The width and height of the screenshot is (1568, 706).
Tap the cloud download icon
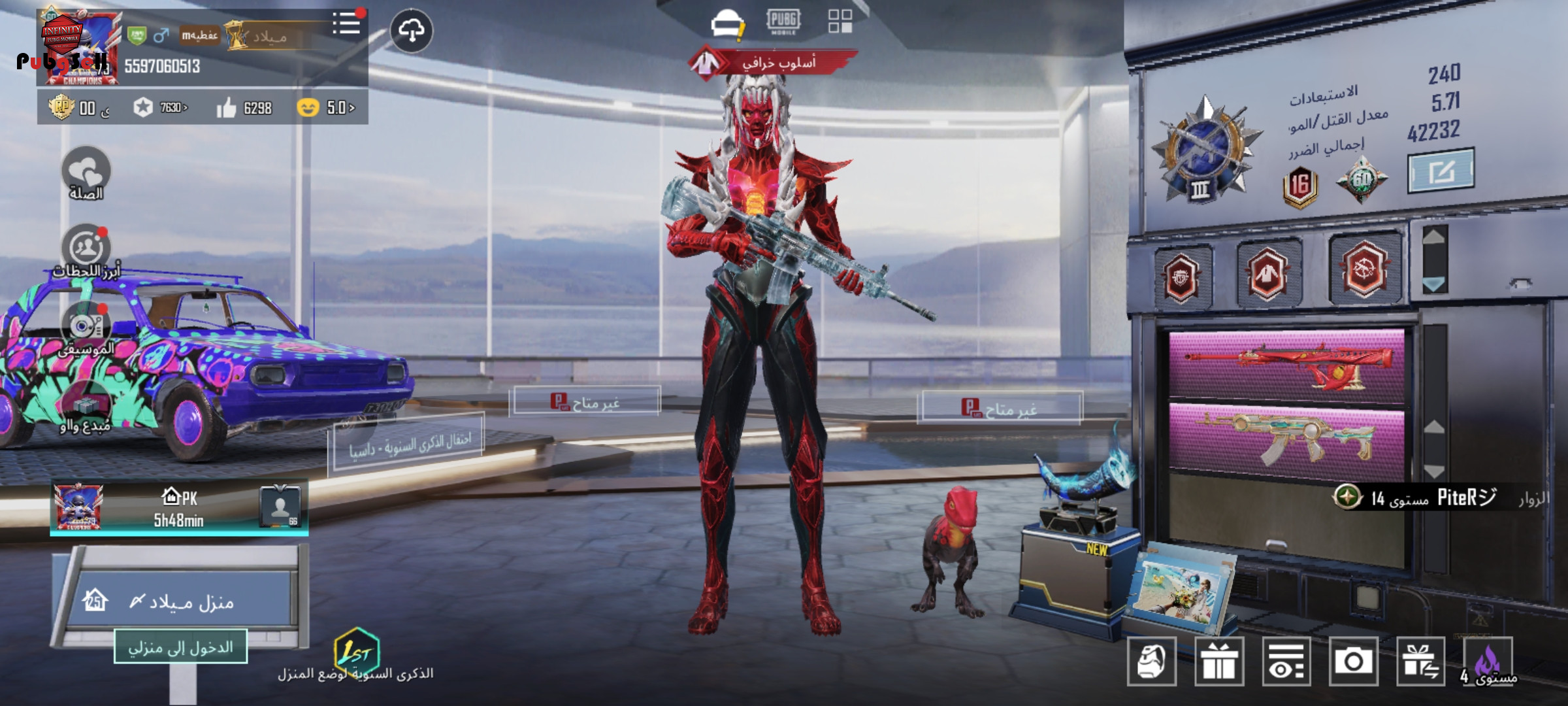click(411, 31)
